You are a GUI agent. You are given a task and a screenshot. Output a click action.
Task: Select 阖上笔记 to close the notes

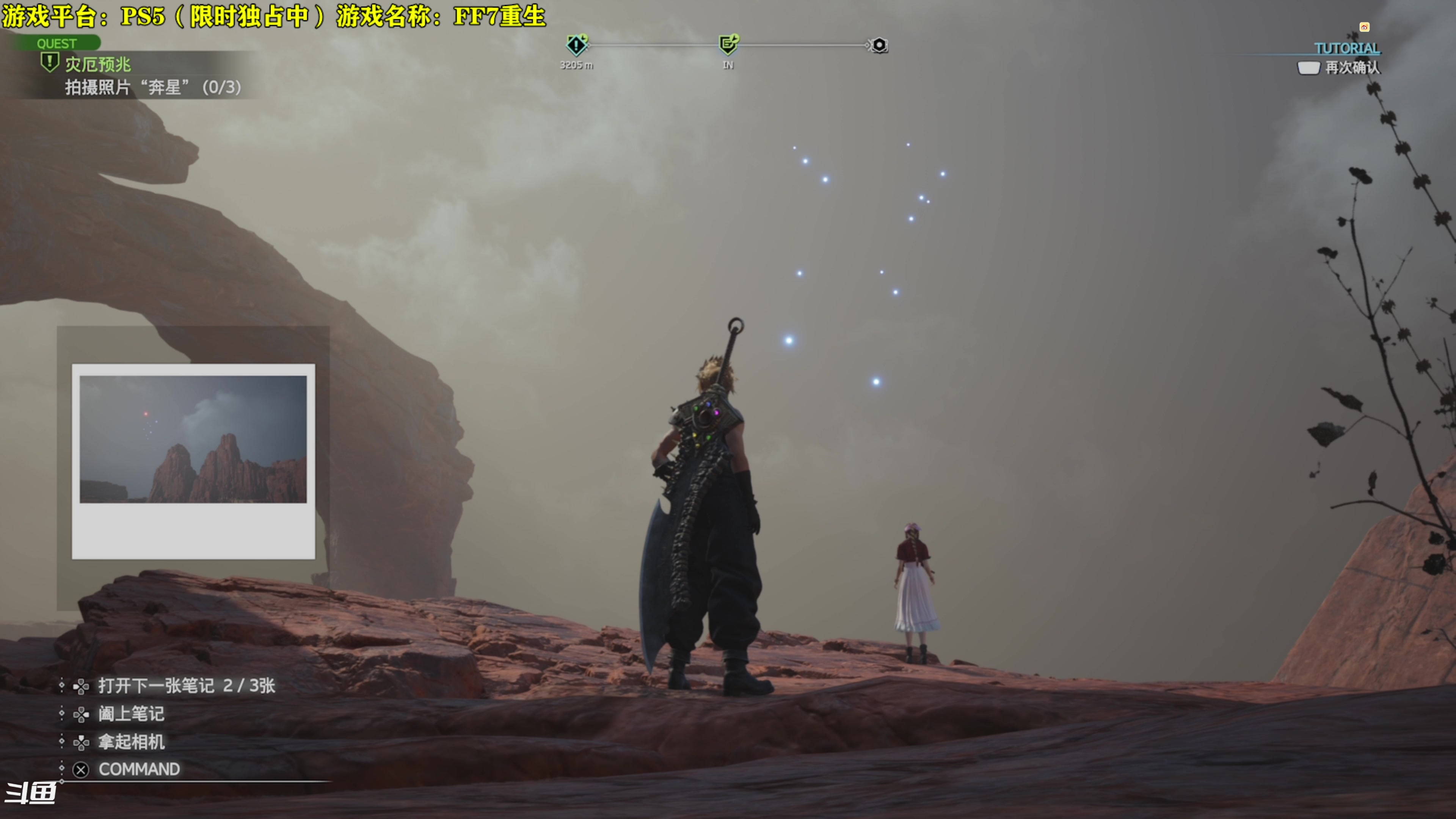coord(130,714)
